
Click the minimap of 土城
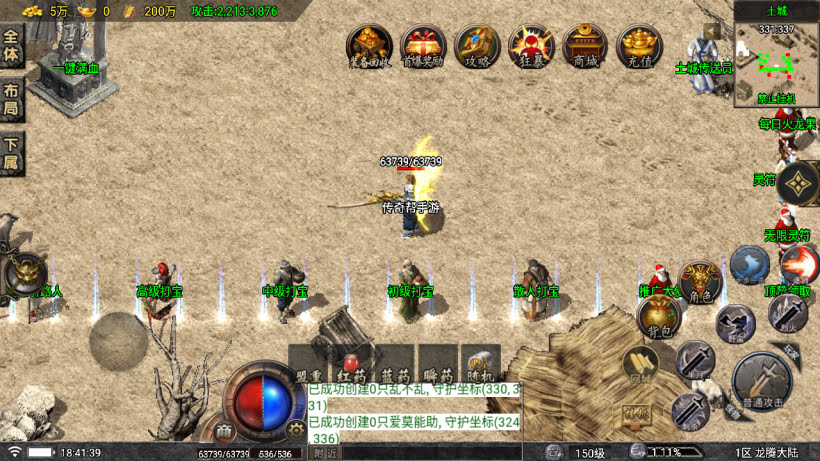(776, 62)
